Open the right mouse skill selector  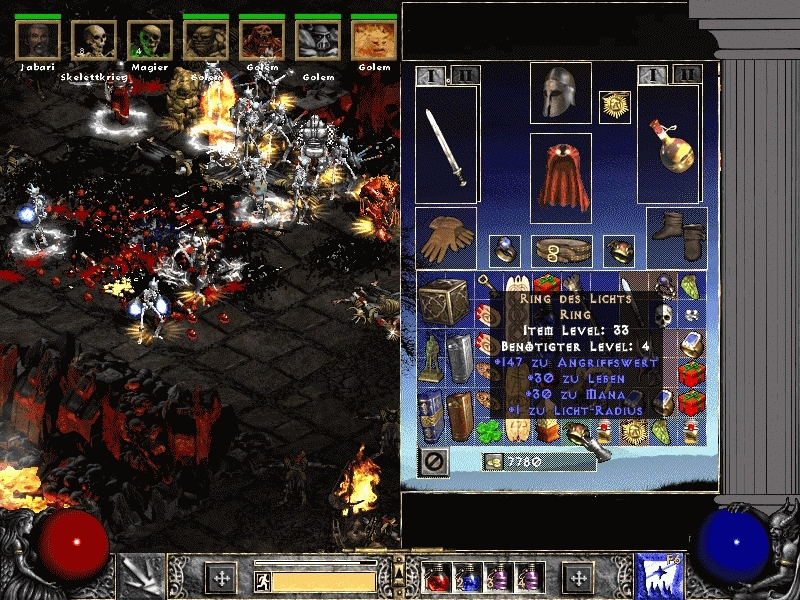[660, 577]
